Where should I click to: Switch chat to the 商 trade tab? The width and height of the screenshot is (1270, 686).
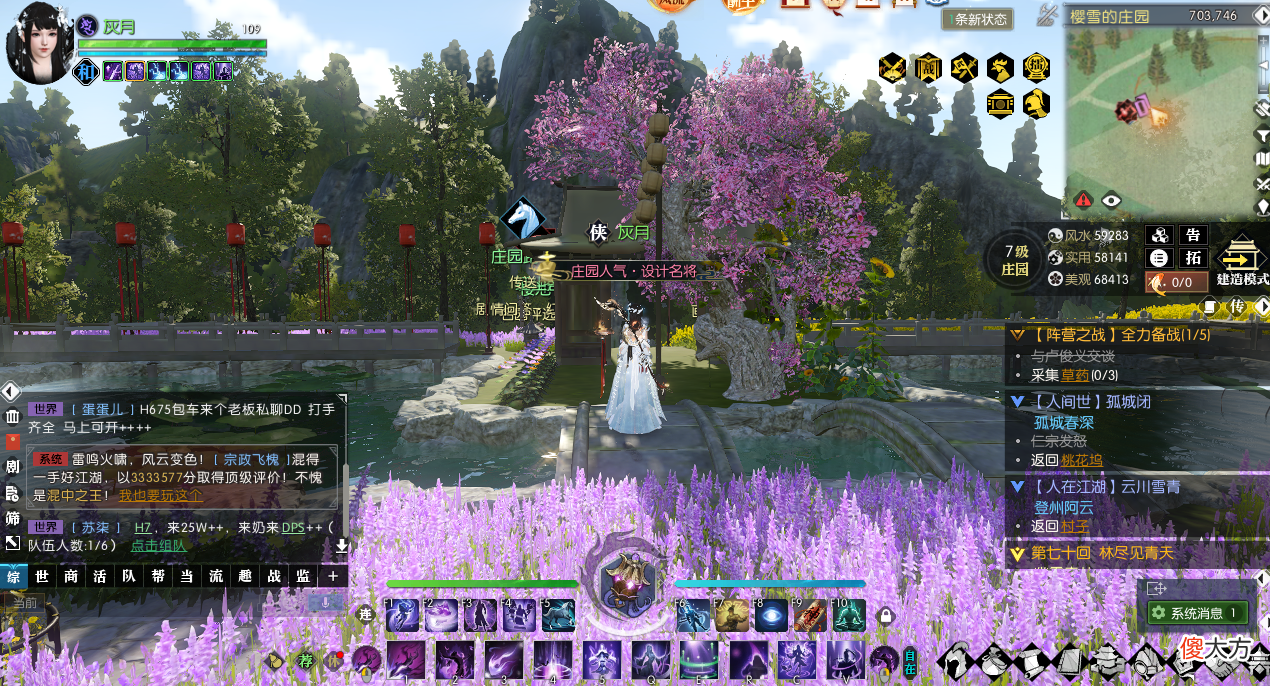click(71, 576)
